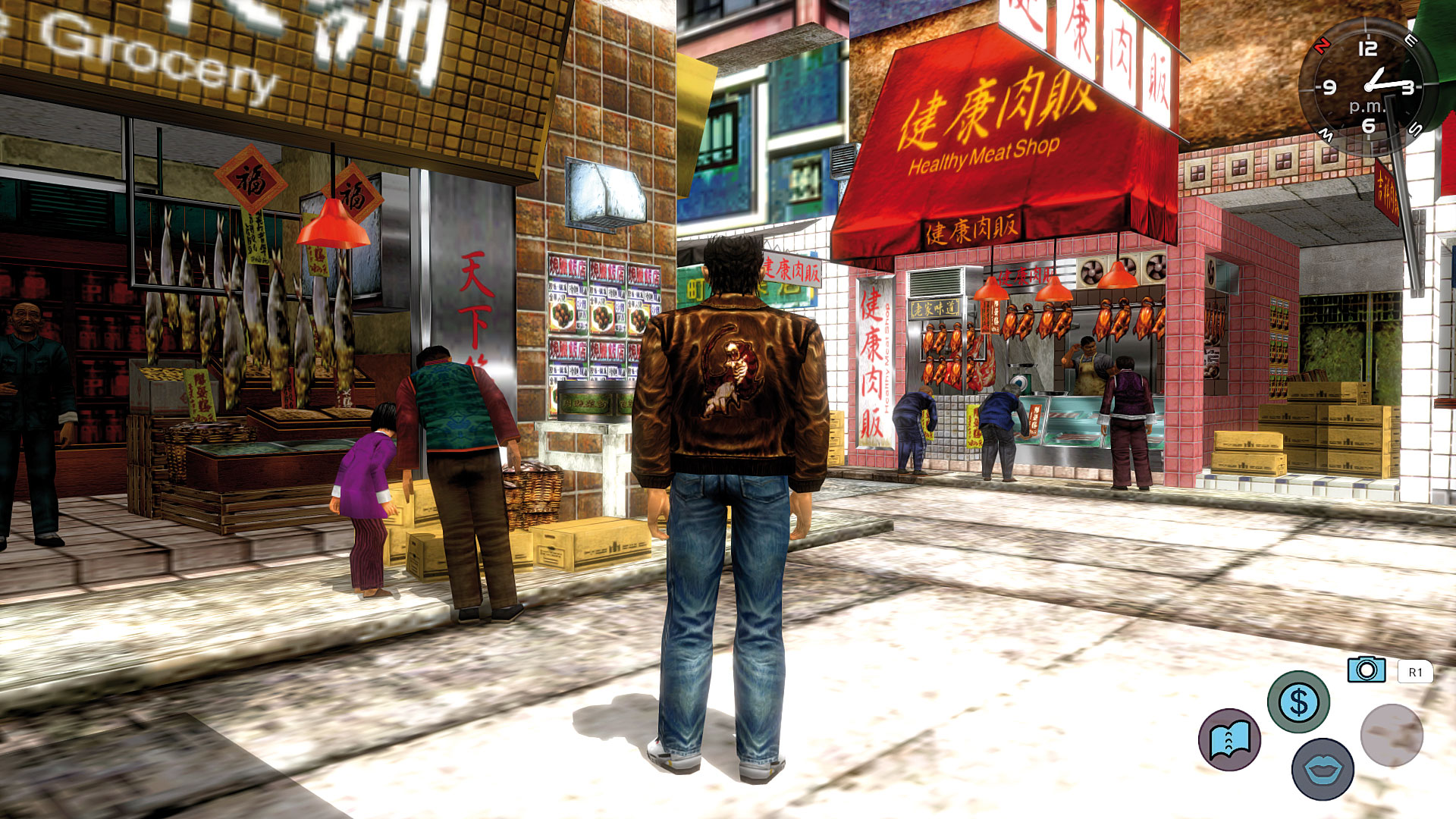Activate the camera snapshot icon
The width and height of the screenshot is (1456, 819).
pyautogui.click(x=1367, y=670)
